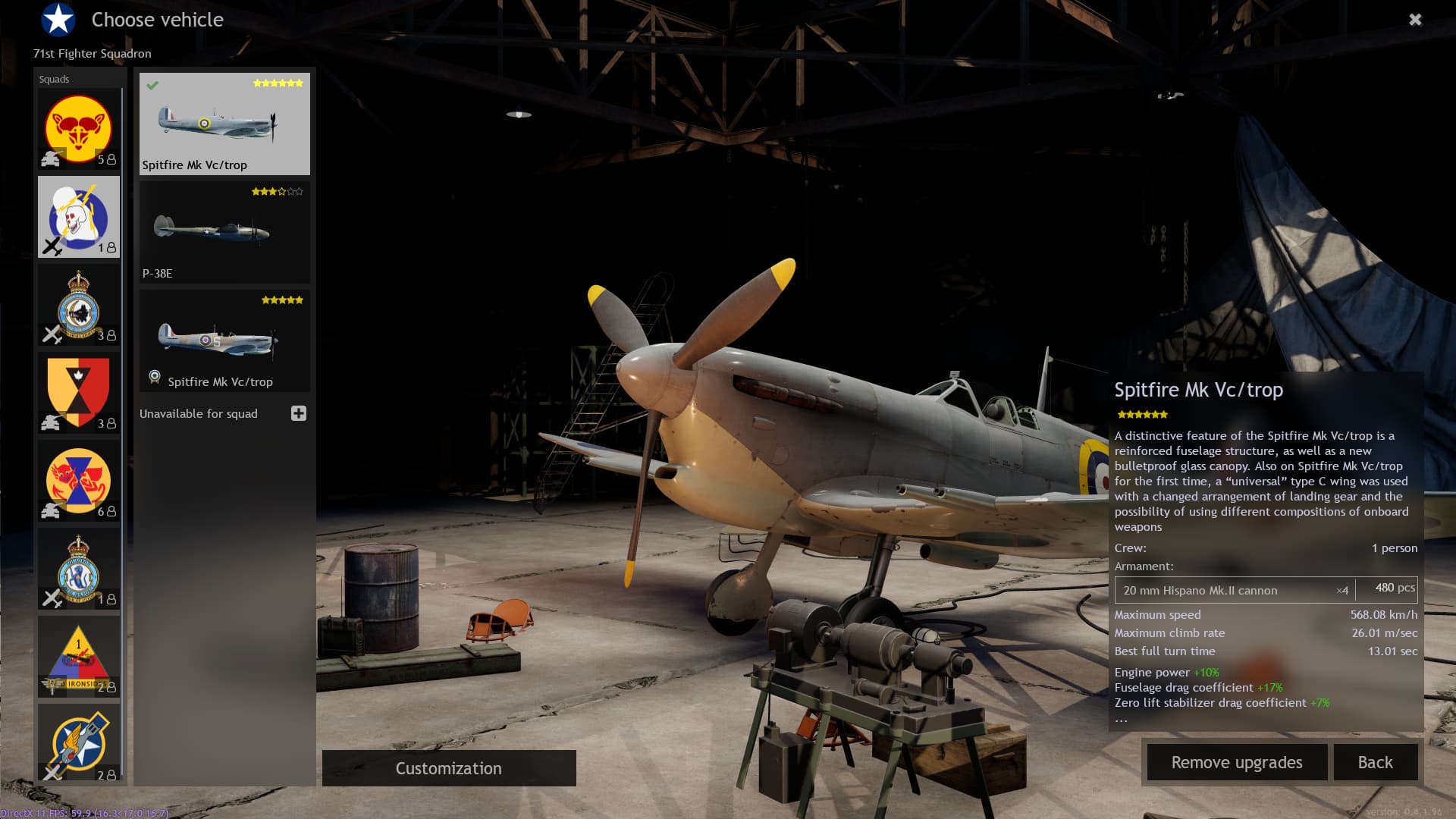The height and width of the screenshot is (819, 1456).
Task: Select the P-38E aircraft card
Action: 224,232
